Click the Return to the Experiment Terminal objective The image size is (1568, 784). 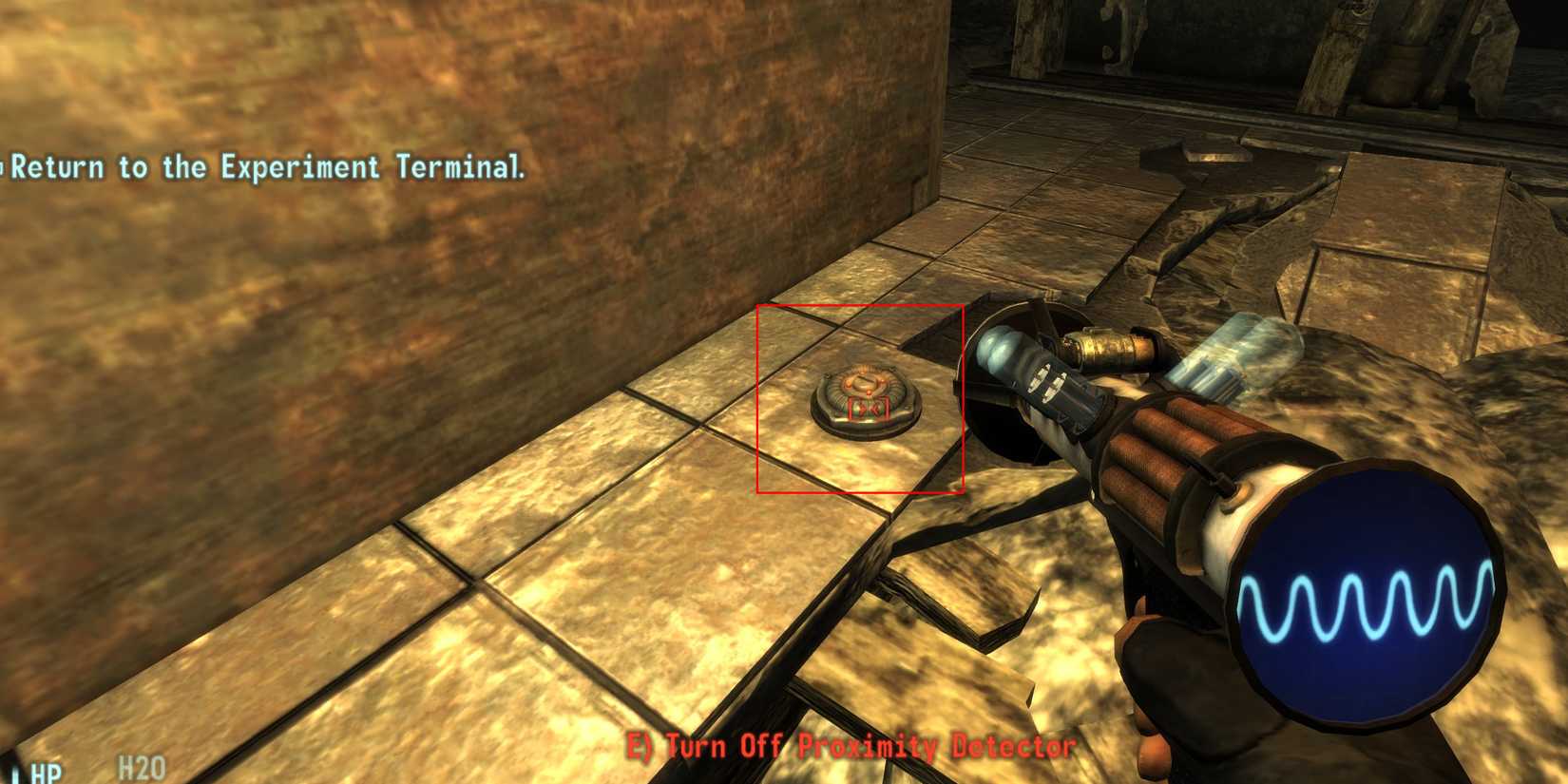point(261,168)
